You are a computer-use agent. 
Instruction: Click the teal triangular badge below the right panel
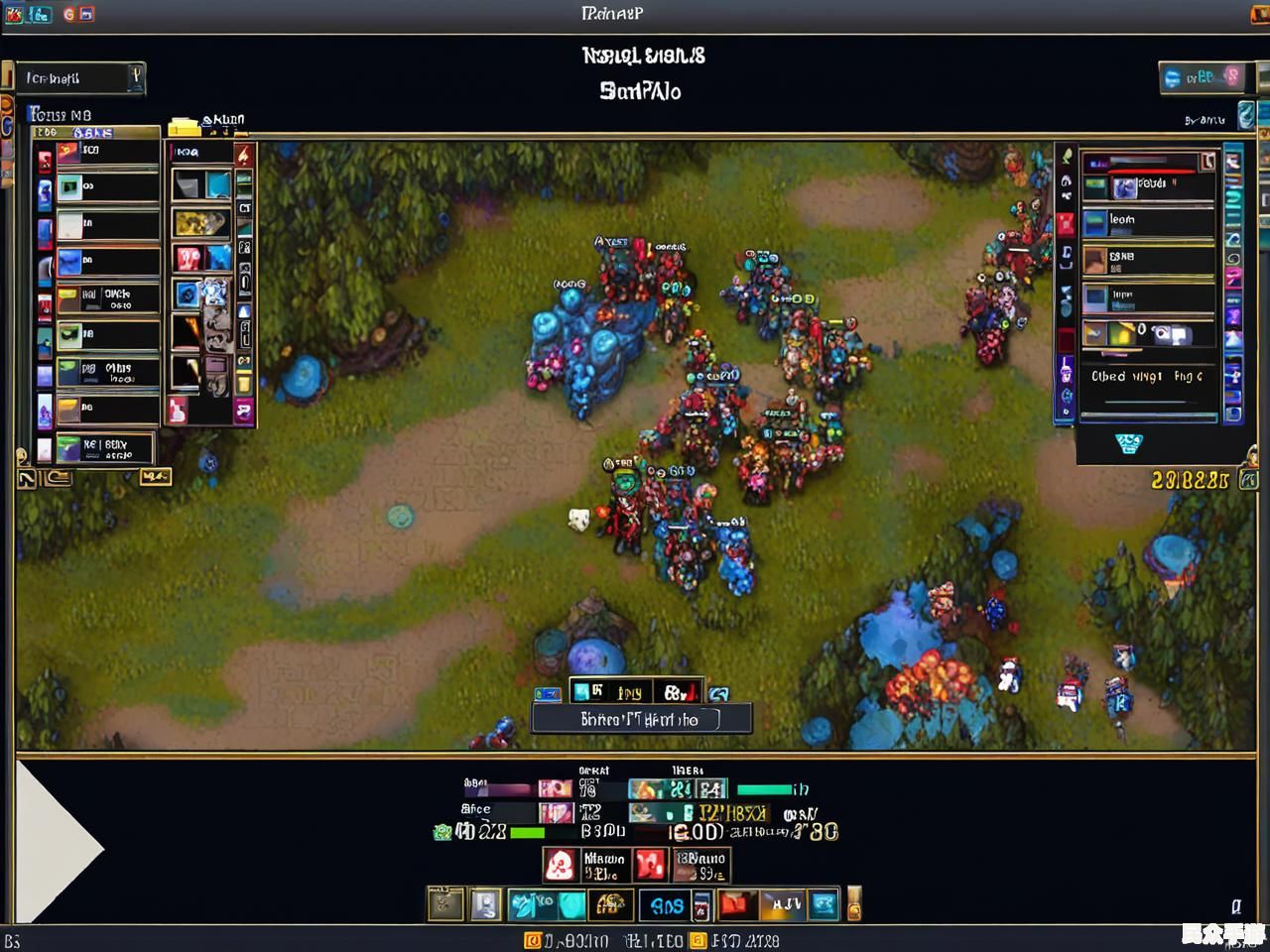(1128, 443)
